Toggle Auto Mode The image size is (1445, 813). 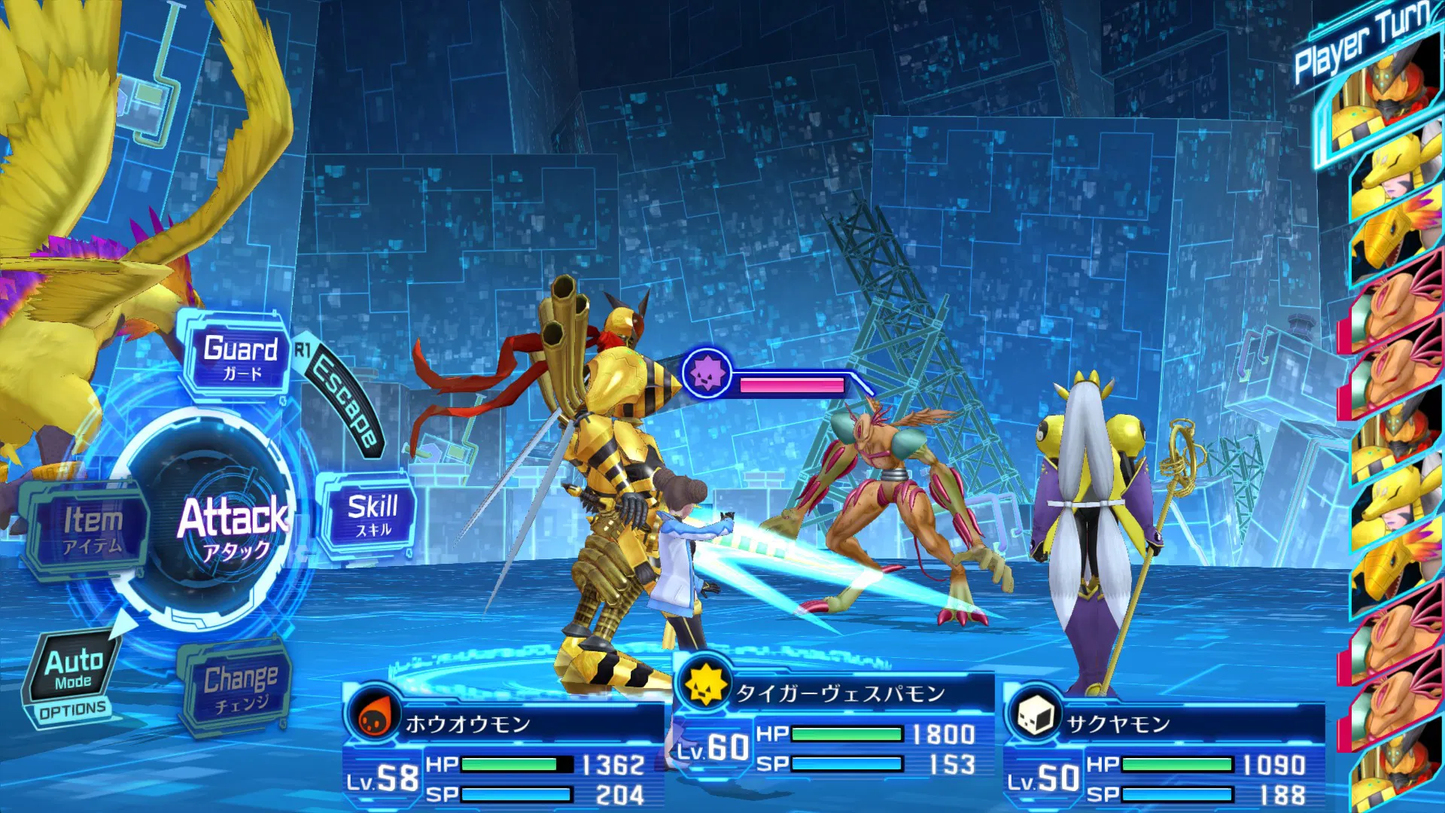coord(73,669)
